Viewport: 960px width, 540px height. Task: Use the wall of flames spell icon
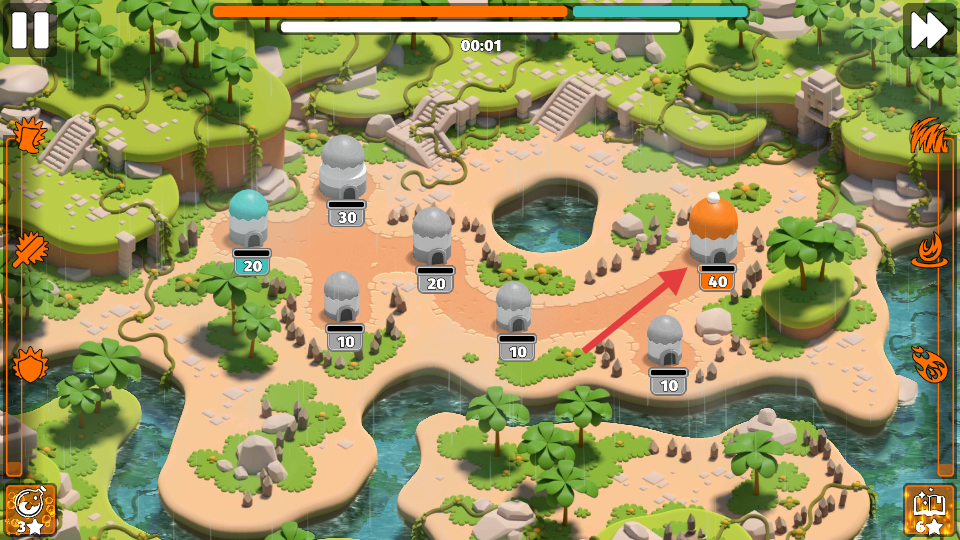click(930, 134)
